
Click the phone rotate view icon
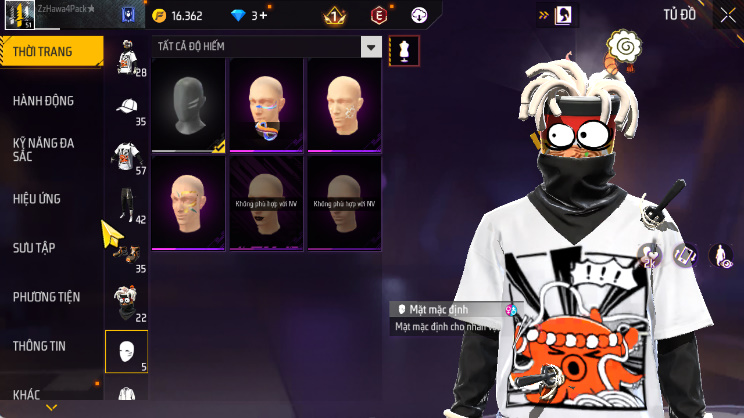[x=685, y=256]
